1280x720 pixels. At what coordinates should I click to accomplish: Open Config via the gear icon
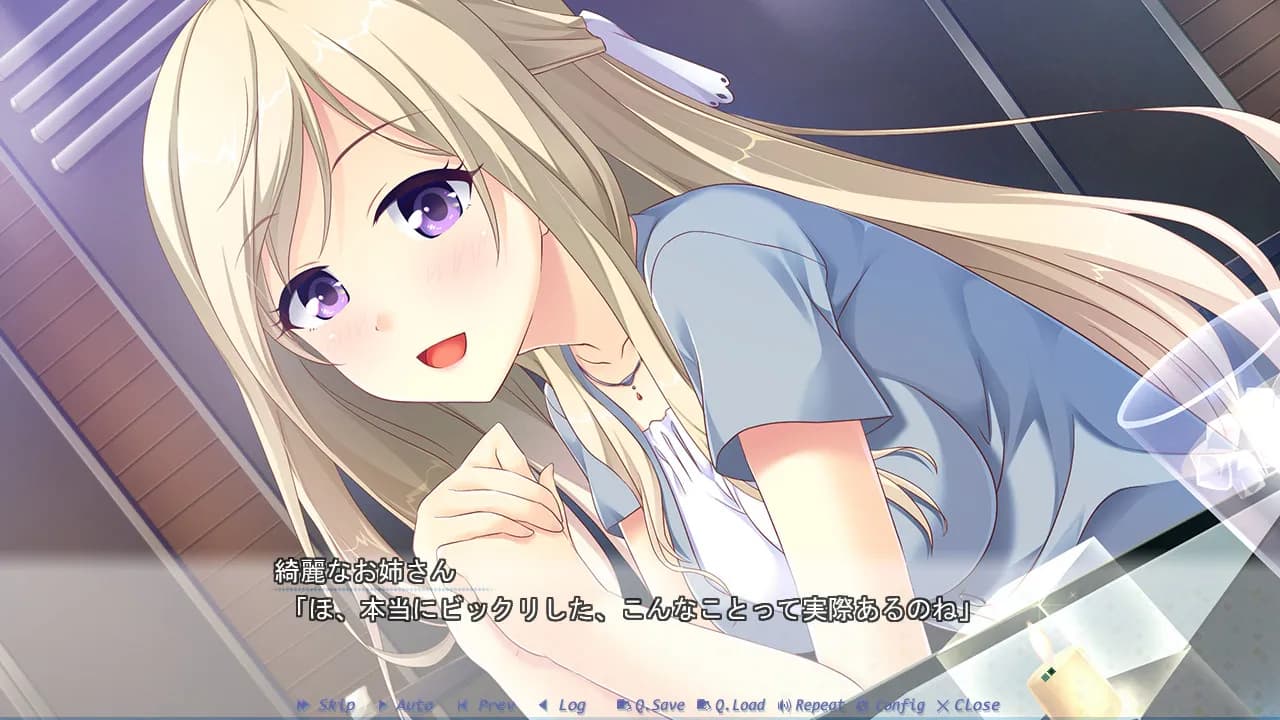pyautogui.click(x=859, y=705)
